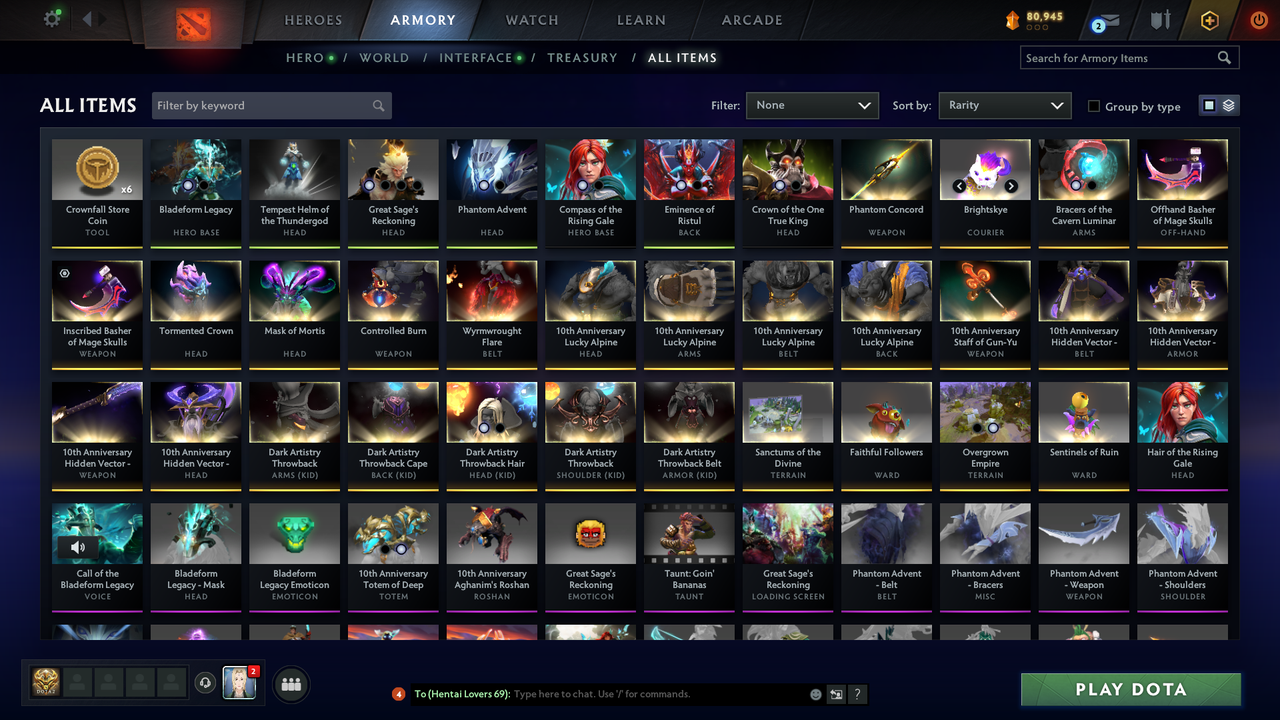The height and width of the screenshot is (720, 1280).
Task: Click the question mark chat help icon
Action: (x=857, y=693)
